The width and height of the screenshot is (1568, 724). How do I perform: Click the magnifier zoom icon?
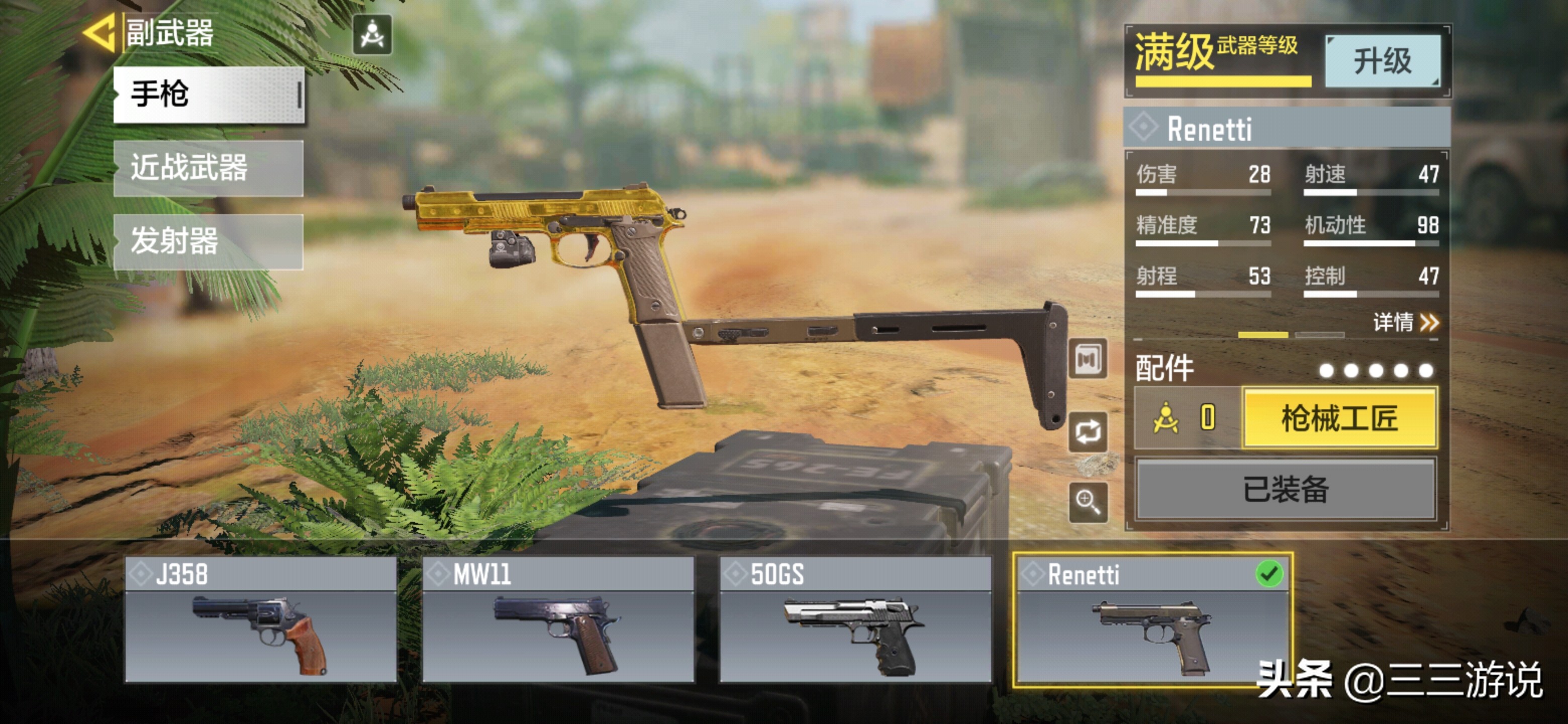[x=1088, y=502]
